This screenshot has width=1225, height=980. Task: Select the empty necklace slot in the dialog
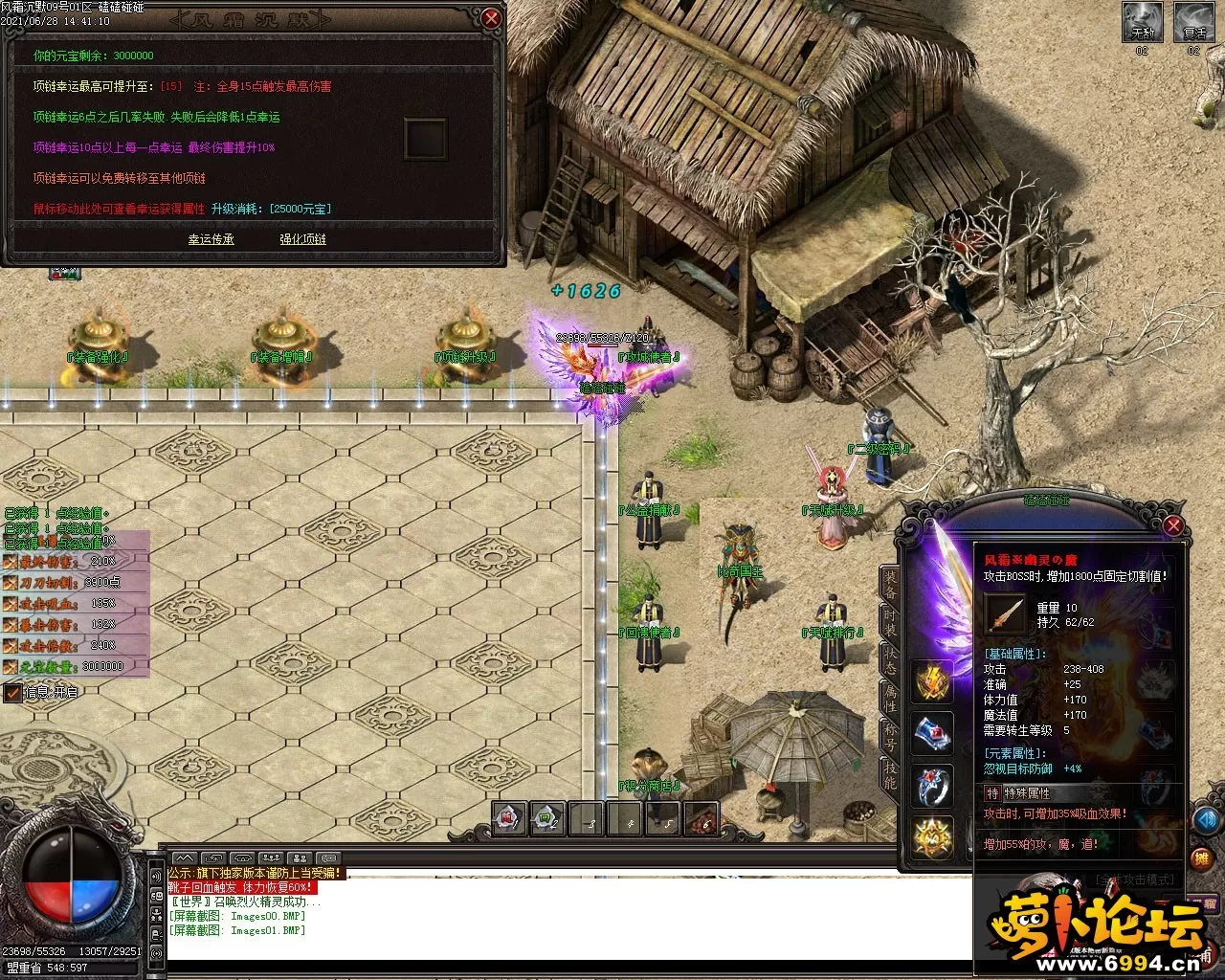425,140
